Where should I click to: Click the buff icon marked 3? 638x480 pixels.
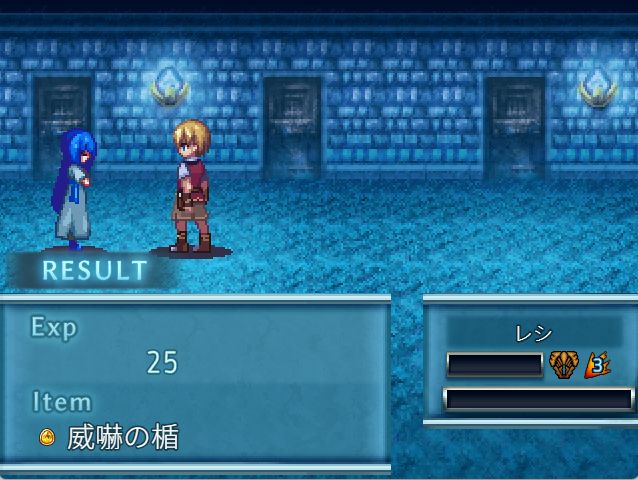click(x=597, y=364)
